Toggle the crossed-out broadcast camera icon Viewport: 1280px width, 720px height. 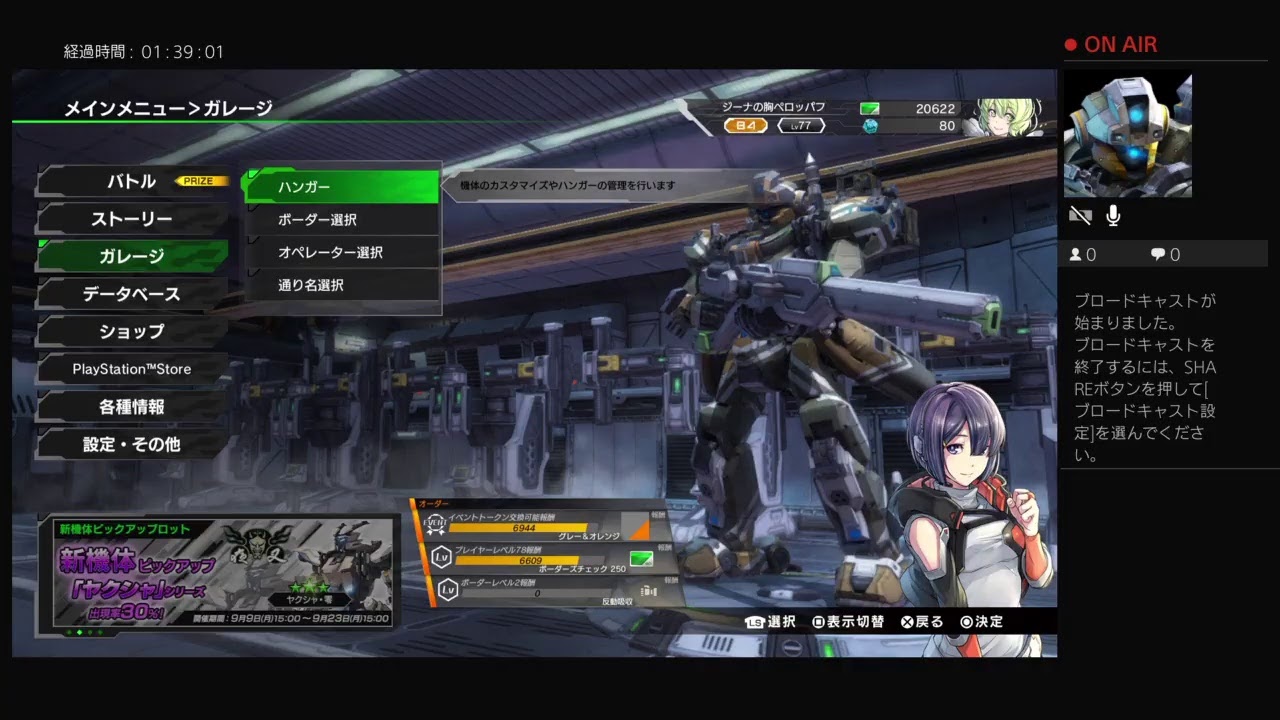pos(1080,216)
